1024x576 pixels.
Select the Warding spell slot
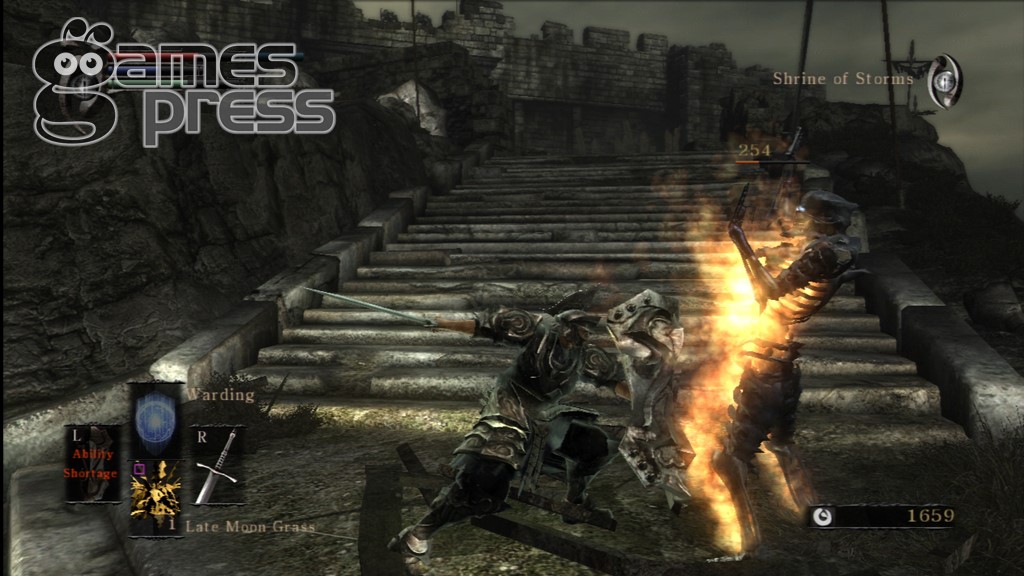click(x=156, y=417)
